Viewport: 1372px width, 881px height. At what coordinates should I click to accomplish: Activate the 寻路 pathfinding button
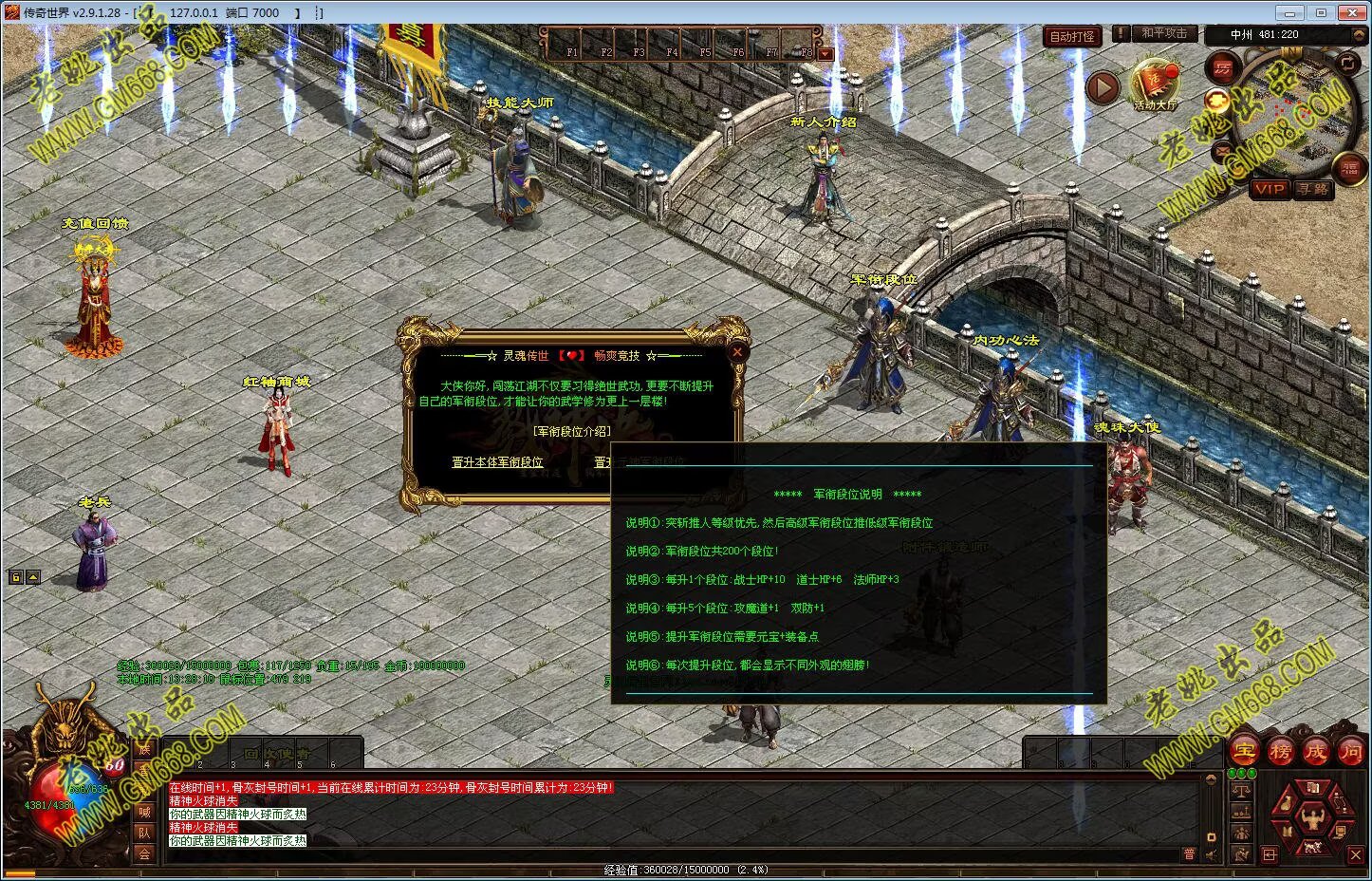tap(1313, 189)
